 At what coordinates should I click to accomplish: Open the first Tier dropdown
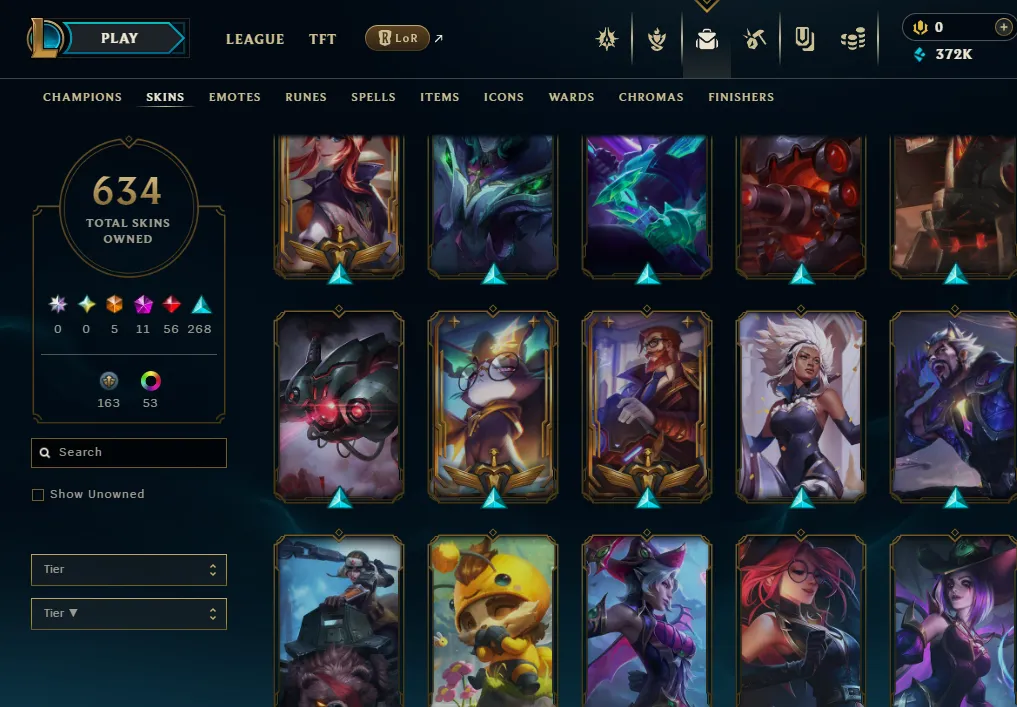tap(129, 569)
